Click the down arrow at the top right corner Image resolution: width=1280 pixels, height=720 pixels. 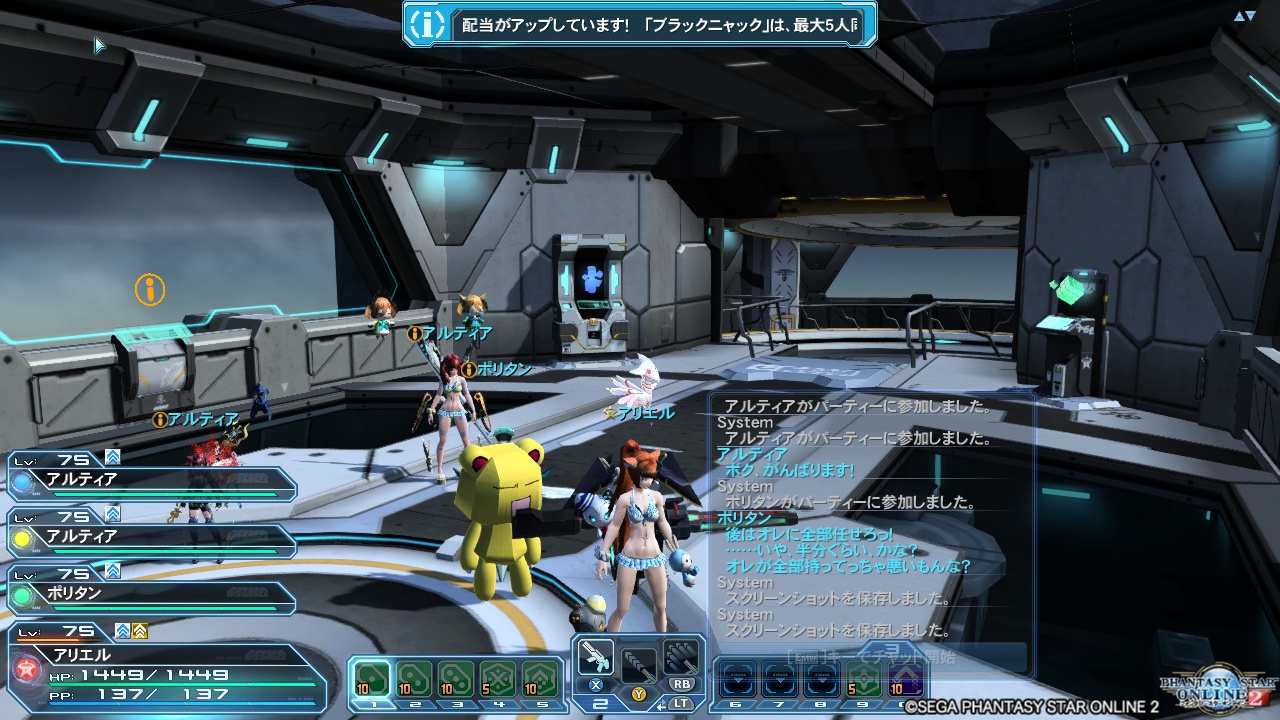click(x=1249, y=14)
